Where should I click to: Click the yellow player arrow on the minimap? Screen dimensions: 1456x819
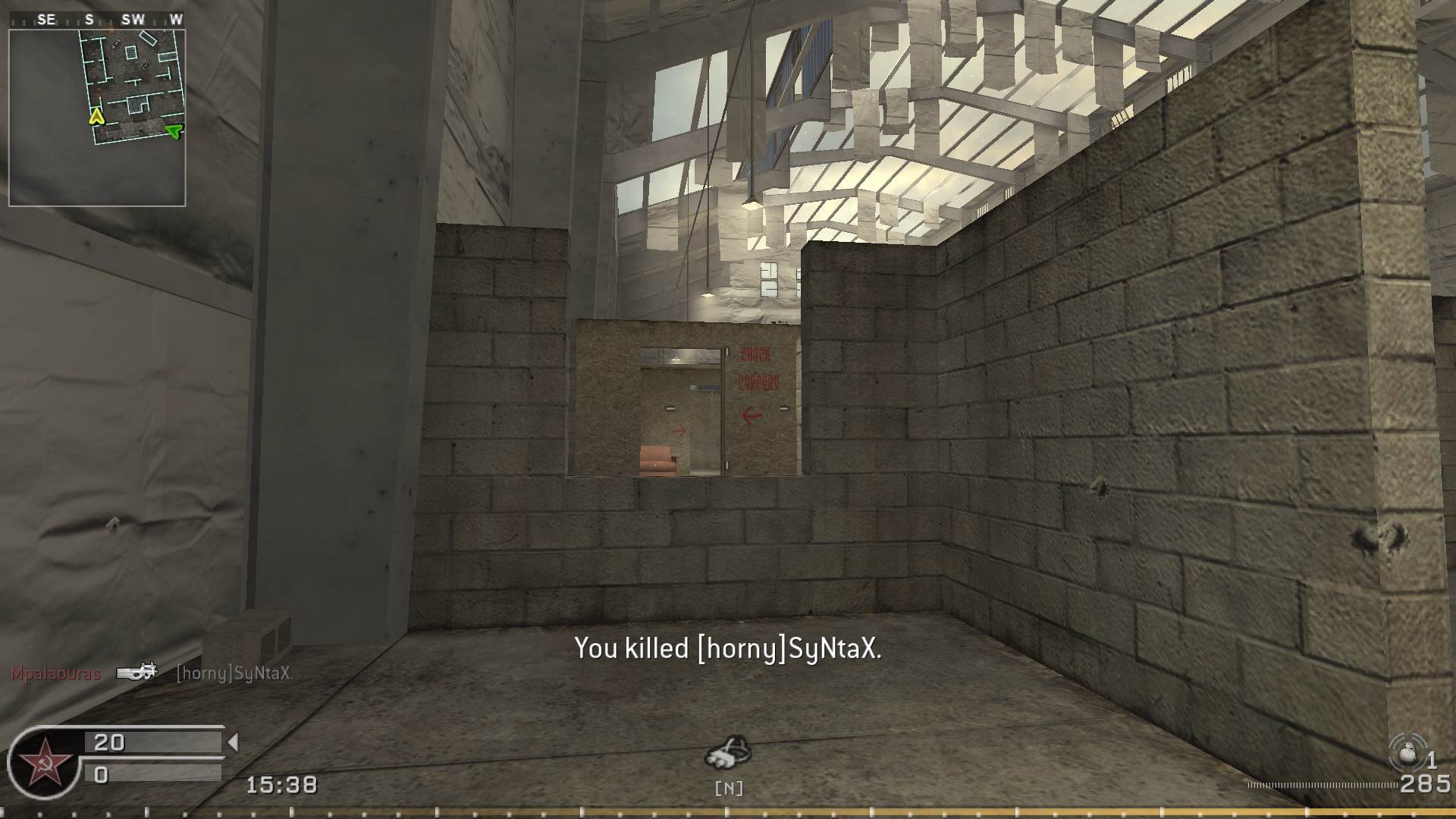click(x=96, y=118)
